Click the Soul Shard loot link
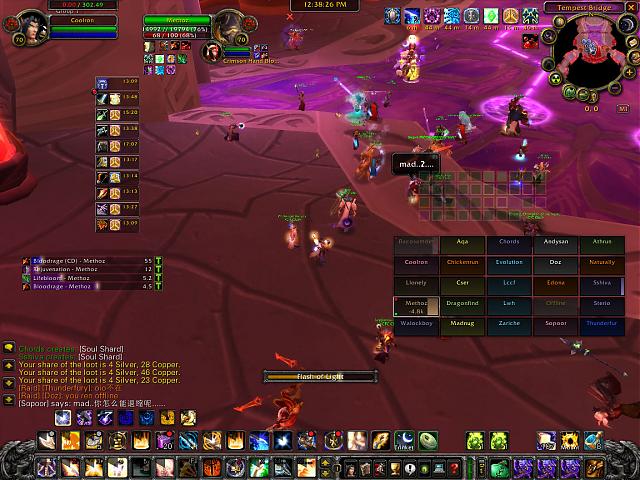 100,348
